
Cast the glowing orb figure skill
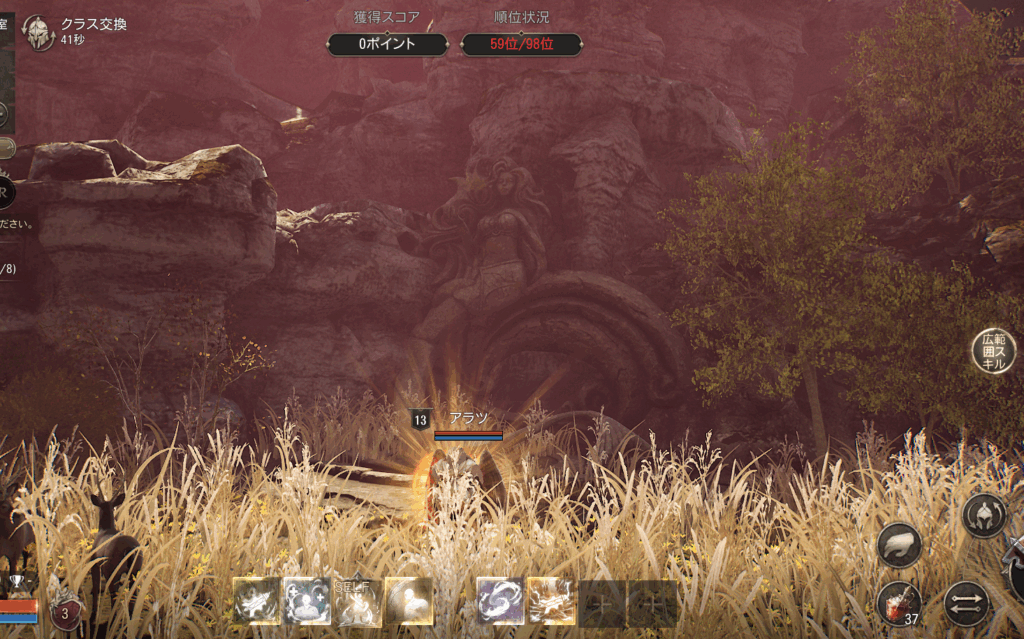pos(408,602)
